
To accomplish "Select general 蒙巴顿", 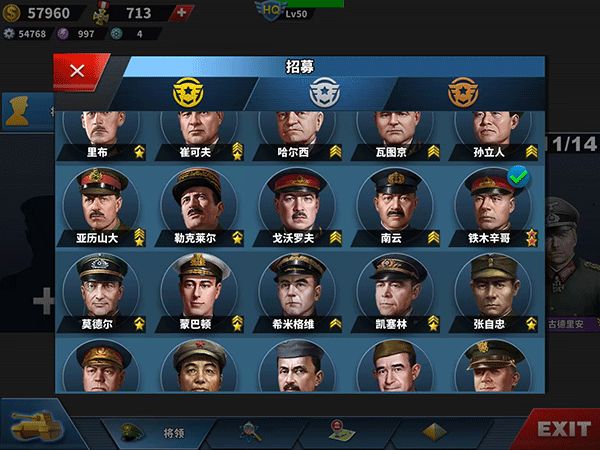I will [x=198, y=290].
